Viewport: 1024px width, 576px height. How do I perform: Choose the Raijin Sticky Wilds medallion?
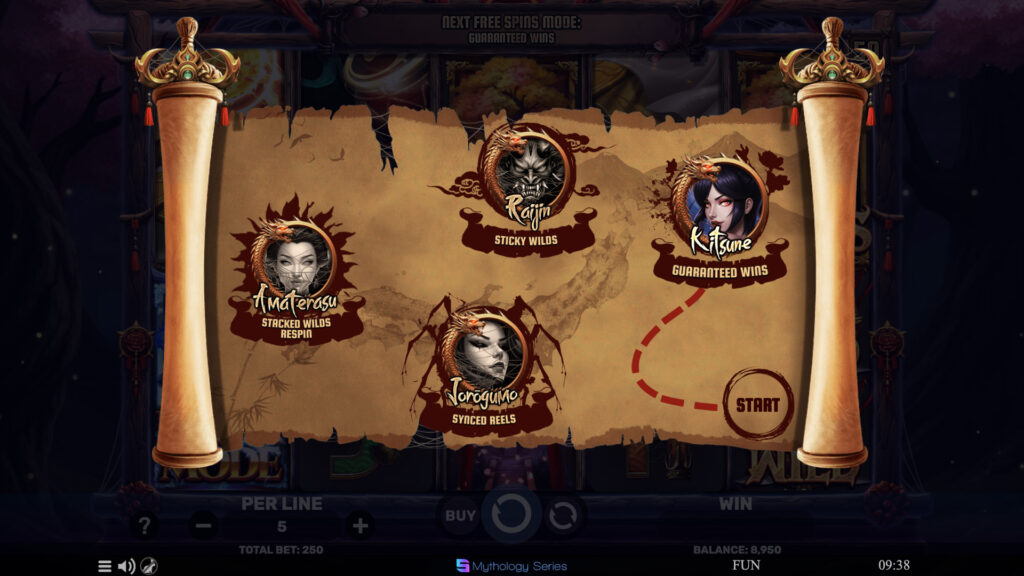[x=528, y=172]
